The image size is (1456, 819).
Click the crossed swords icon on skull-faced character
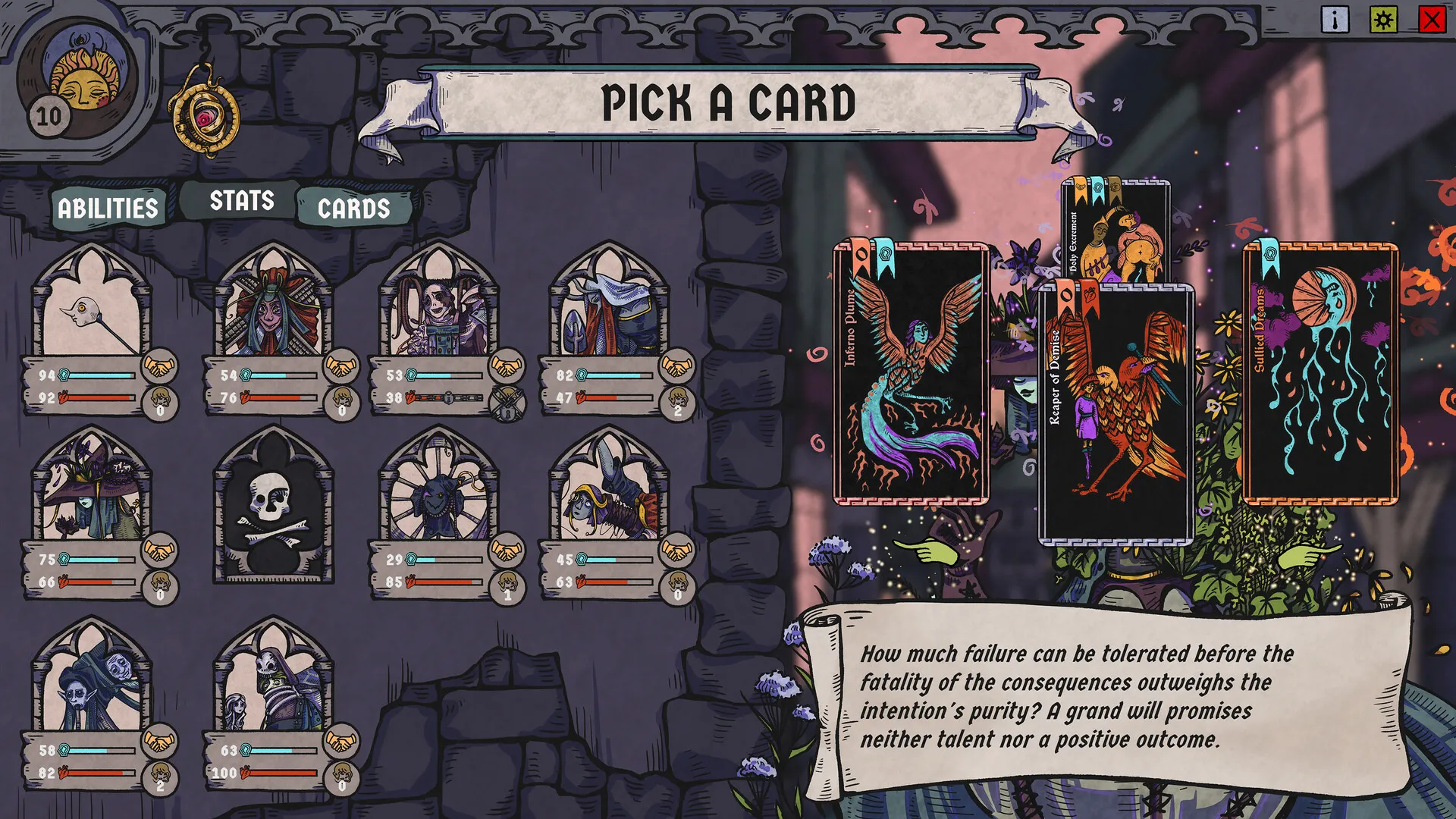(506, 402)
